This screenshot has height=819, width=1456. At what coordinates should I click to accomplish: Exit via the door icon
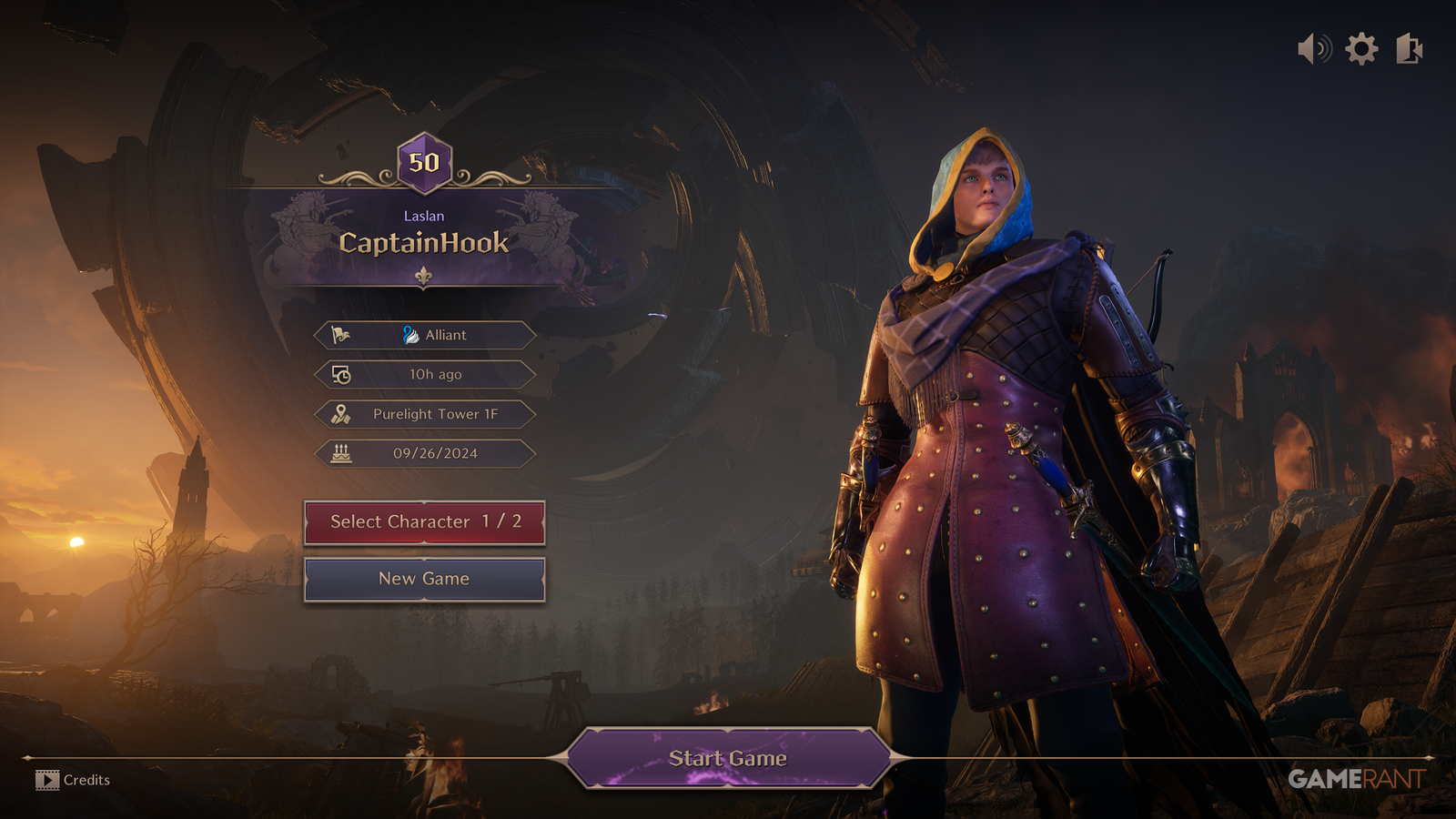pos(1409,48)
